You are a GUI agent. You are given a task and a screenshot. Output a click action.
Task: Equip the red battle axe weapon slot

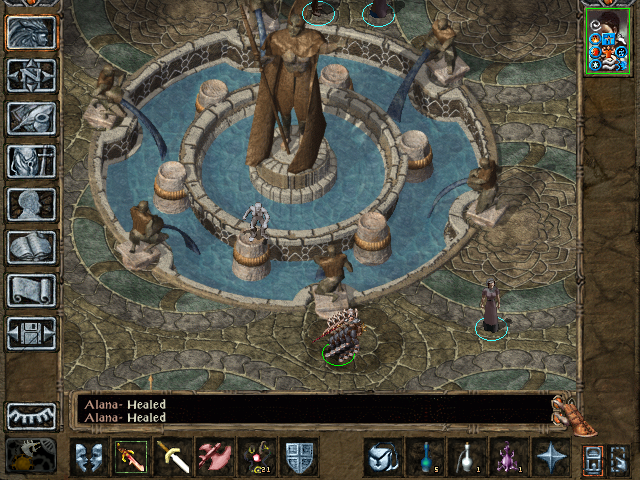[x=216, y=457]
